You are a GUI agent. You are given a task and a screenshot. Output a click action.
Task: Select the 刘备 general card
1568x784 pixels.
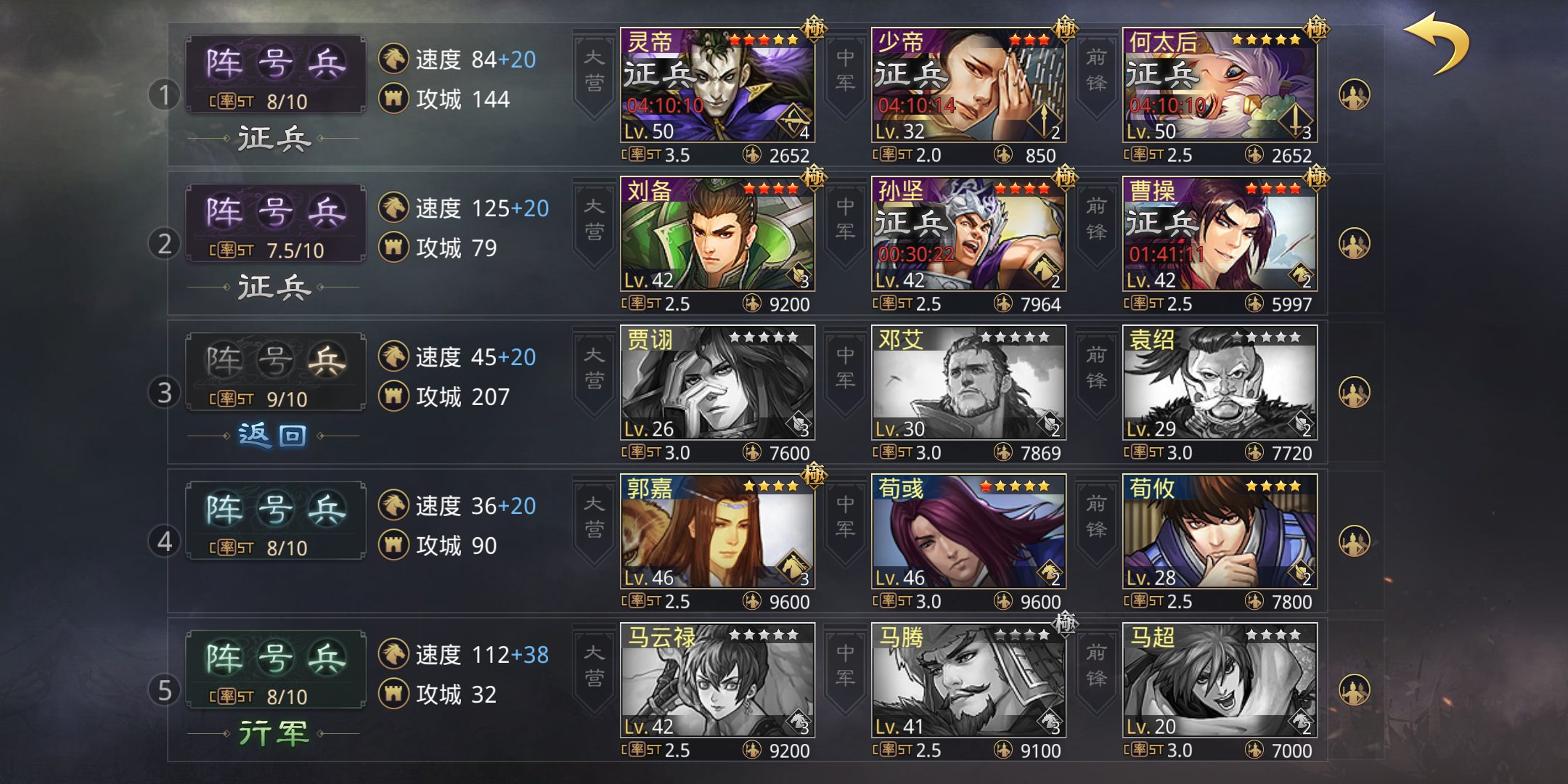tap(717, 234)
